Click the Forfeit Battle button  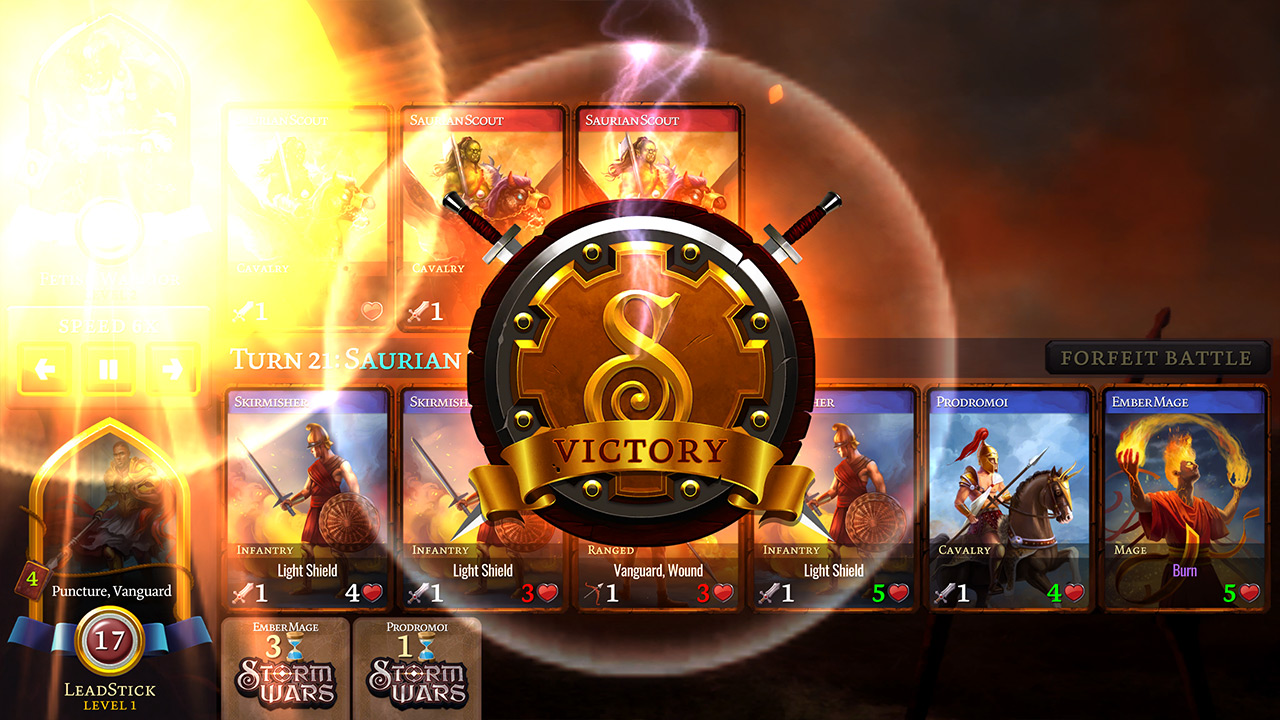(x=1156, y=358)
